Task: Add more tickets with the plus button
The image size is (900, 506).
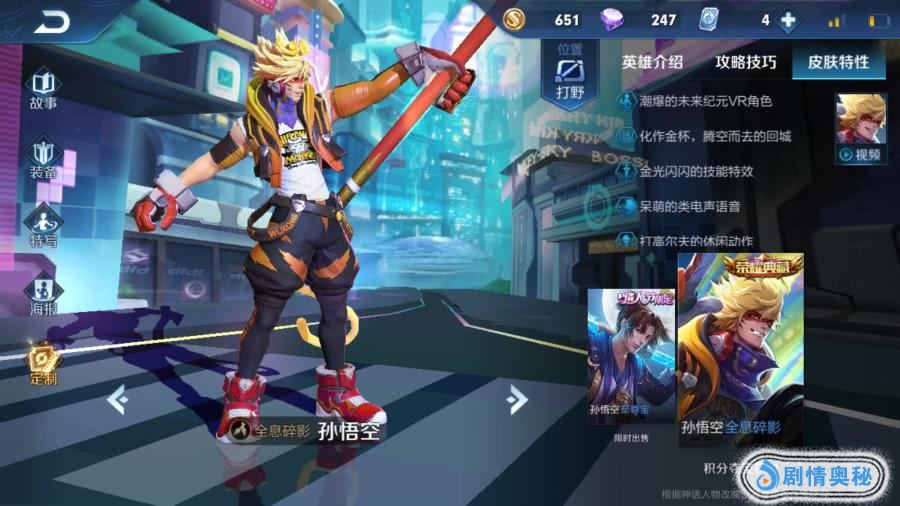Action: [788, 20]
